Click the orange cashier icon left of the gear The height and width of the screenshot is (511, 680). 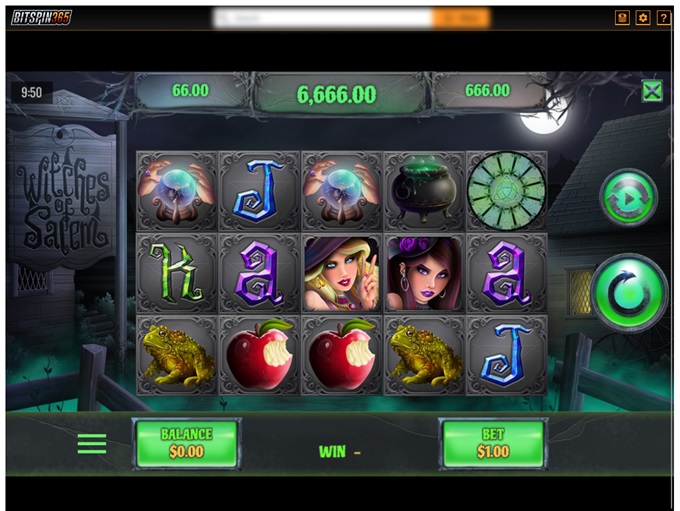pyautogui.click(x=622, y=18)
